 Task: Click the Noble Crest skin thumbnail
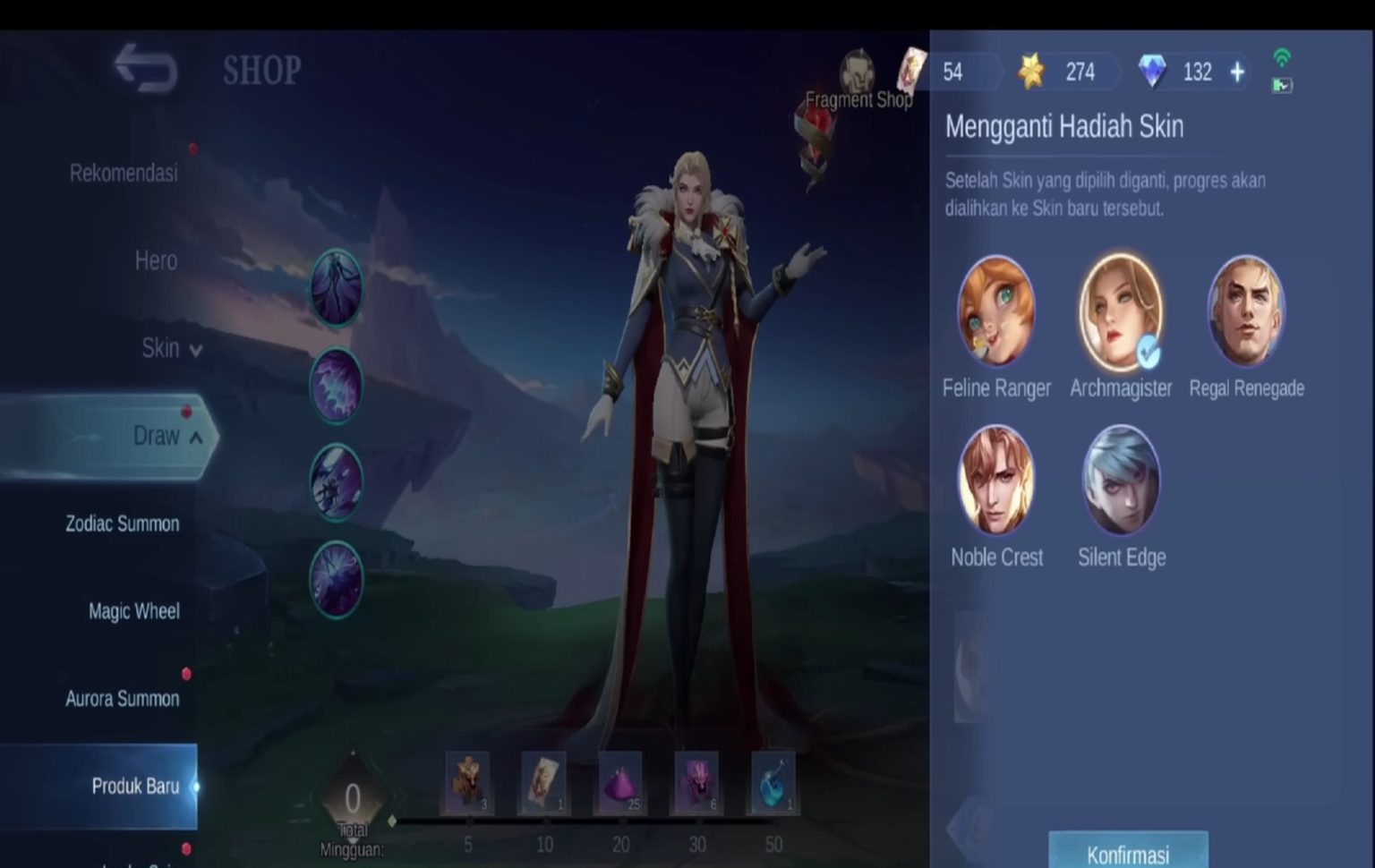pyautogui.click(x=996, y=481)
